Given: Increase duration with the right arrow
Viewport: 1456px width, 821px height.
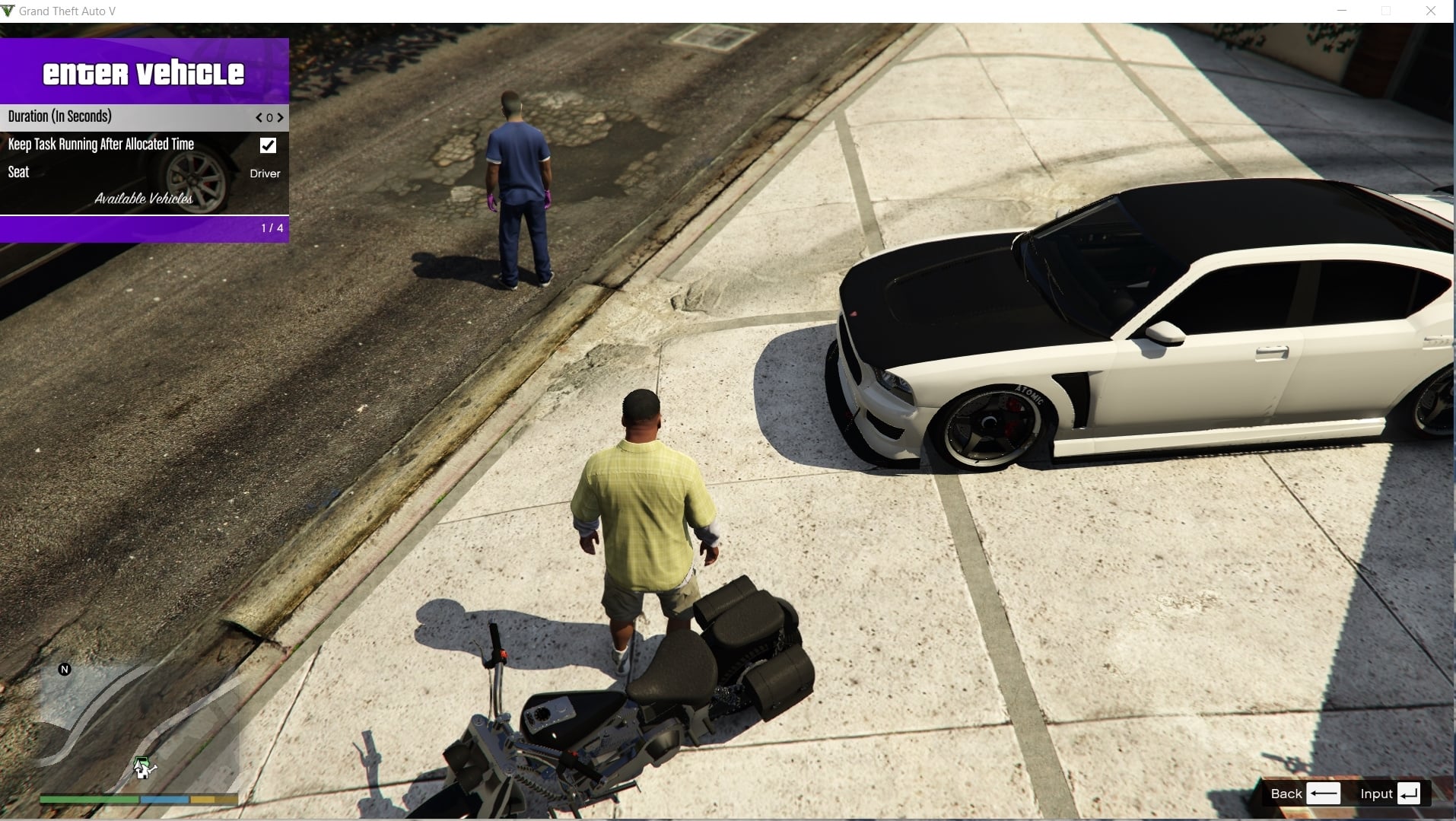Looking at the screenshot, I should point(281,118).
